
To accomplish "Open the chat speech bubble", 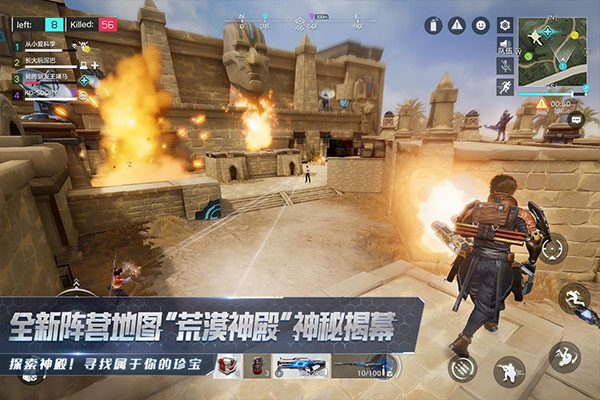I will 575,118.
